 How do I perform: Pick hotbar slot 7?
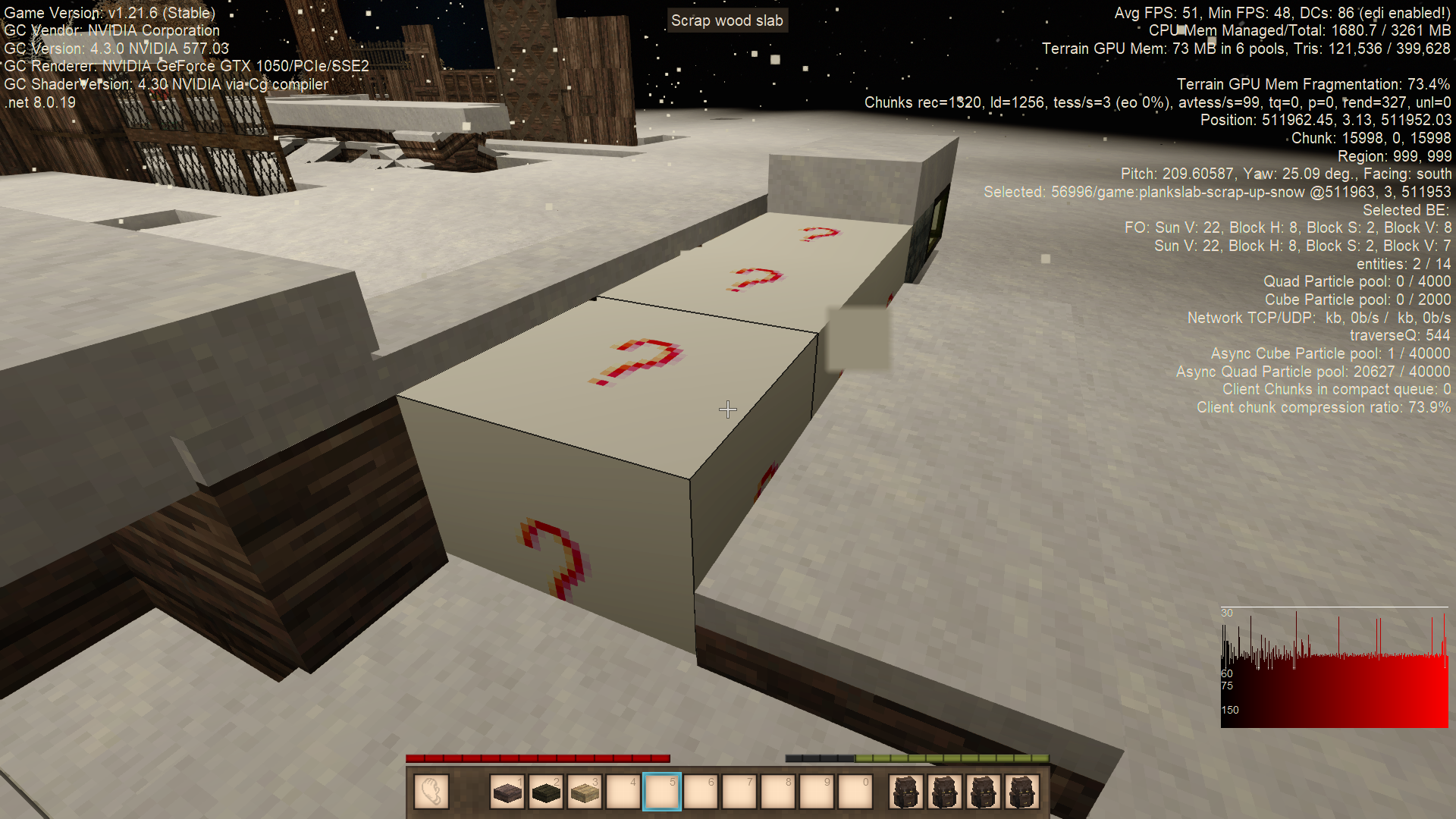[x=739, y=792]
